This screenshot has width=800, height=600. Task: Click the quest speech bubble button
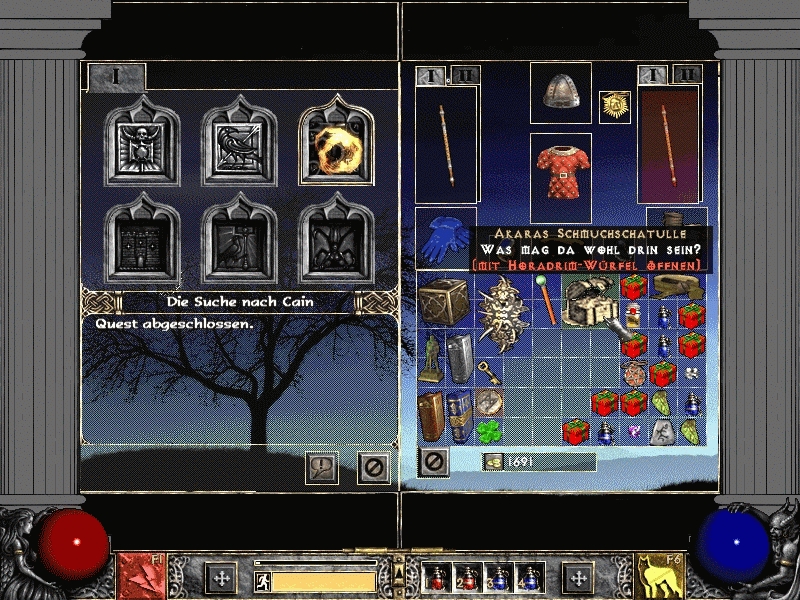click(x=322, y=467)
